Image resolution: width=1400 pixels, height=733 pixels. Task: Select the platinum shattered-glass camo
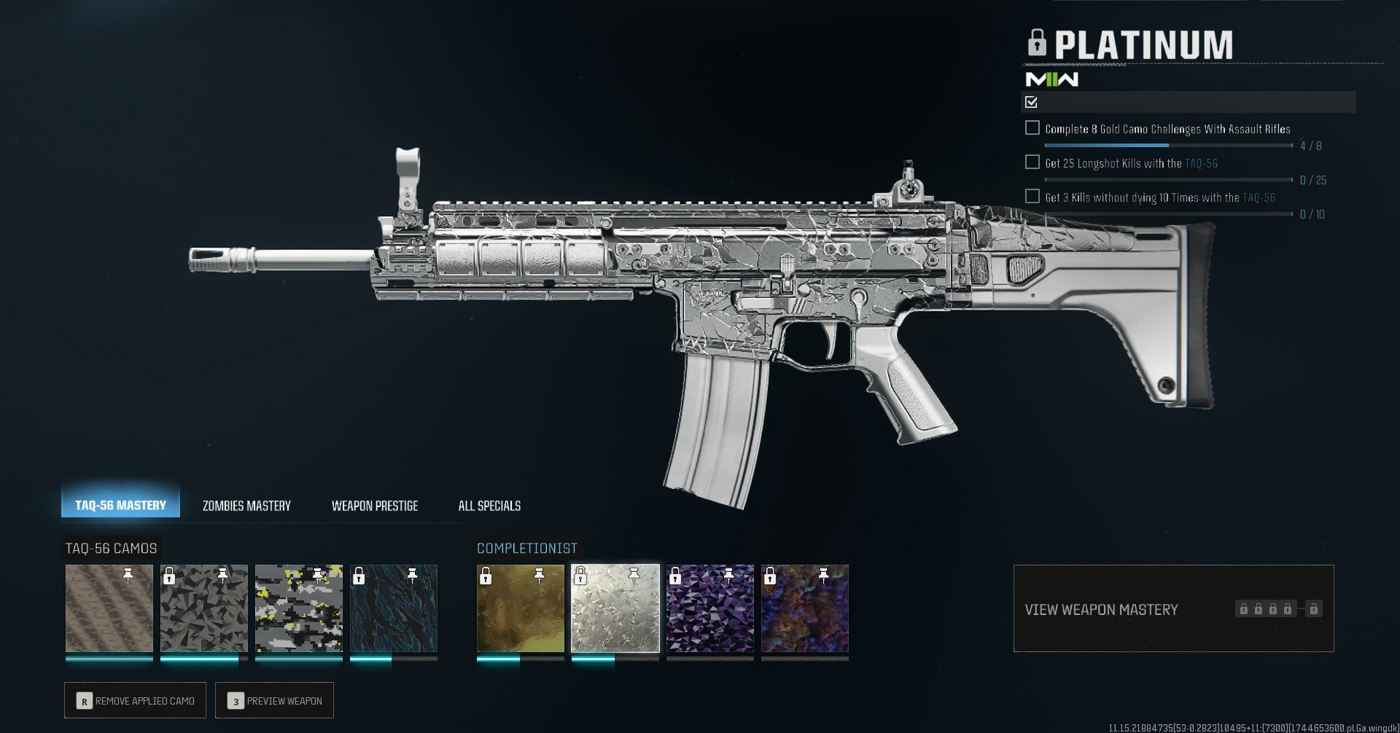coord(615,608)
